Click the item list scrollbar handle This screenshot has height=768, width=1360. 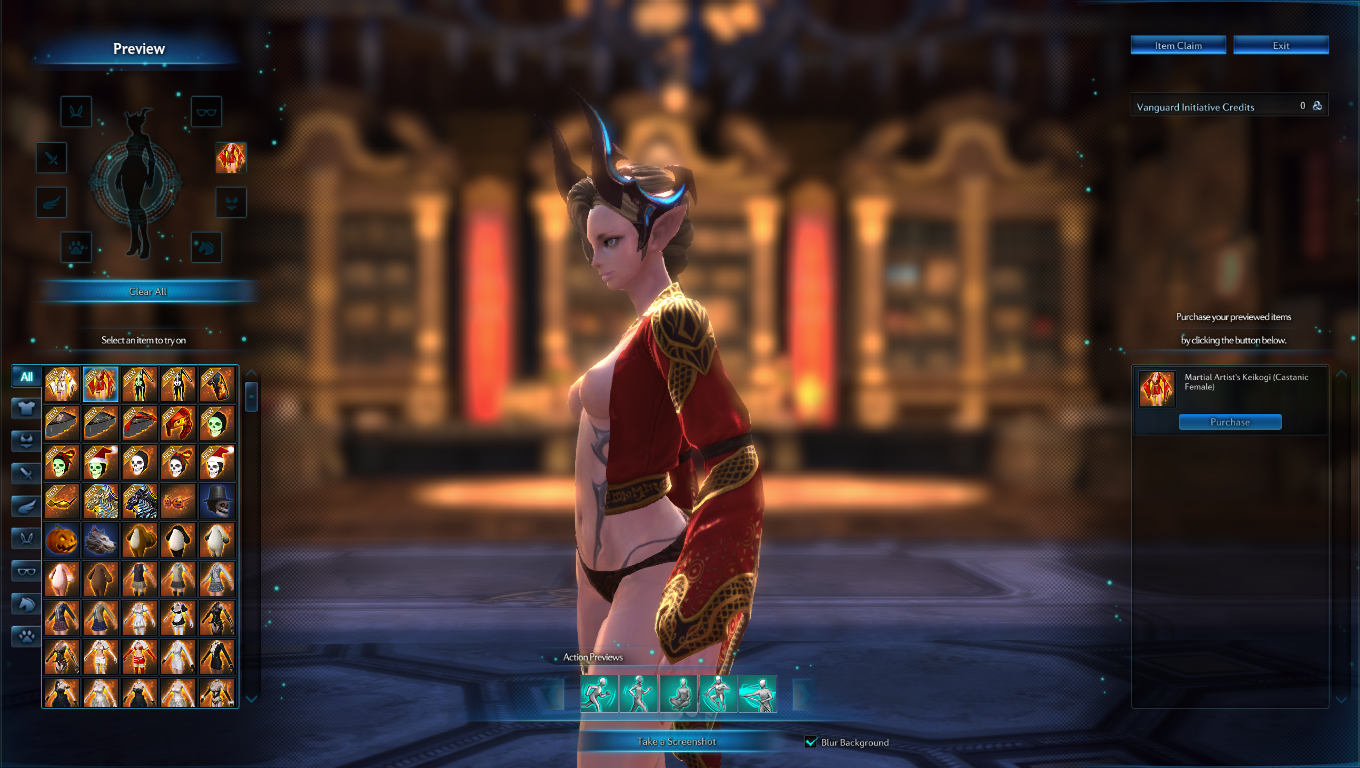click(251, 395)
